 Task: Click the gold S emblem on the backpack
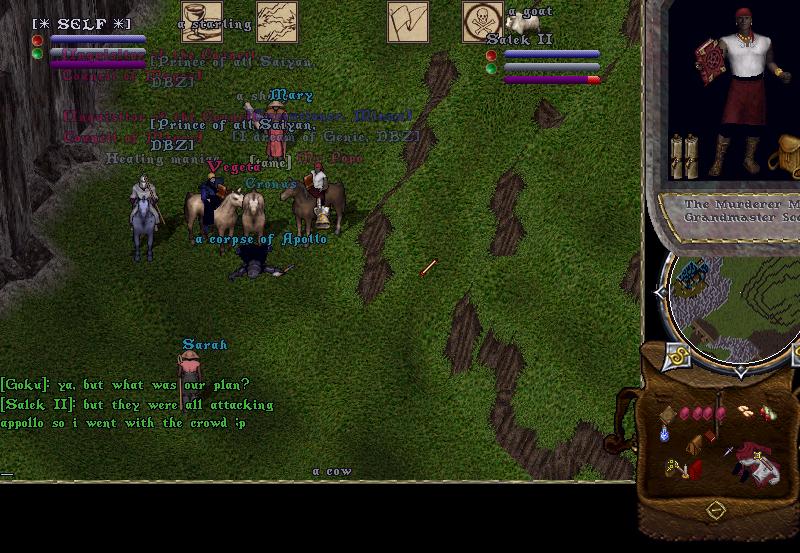pos(676,356)
